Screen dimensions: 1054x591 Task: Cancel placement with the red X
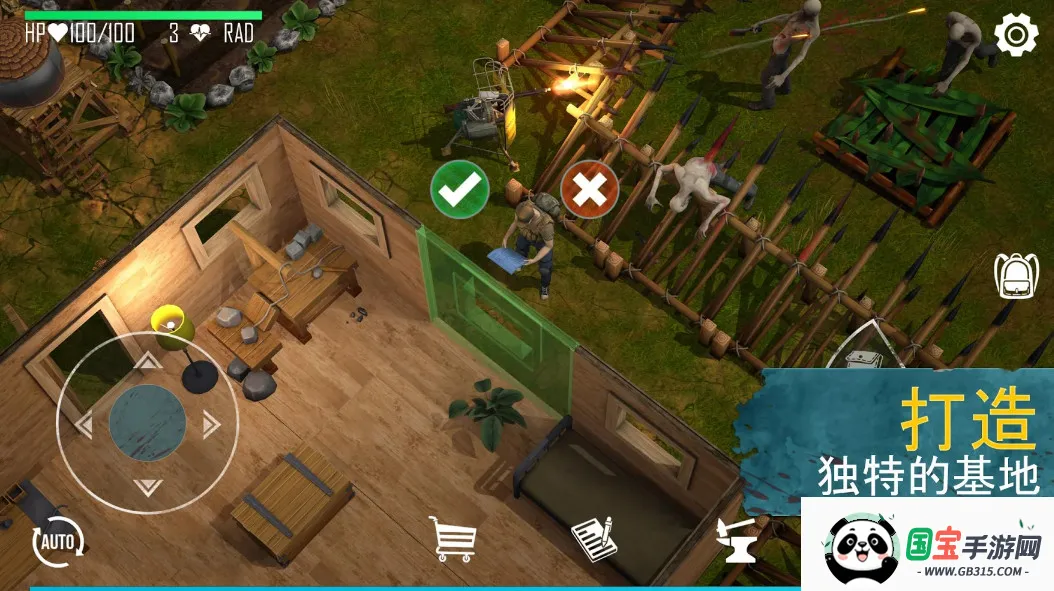pos(590,189)
